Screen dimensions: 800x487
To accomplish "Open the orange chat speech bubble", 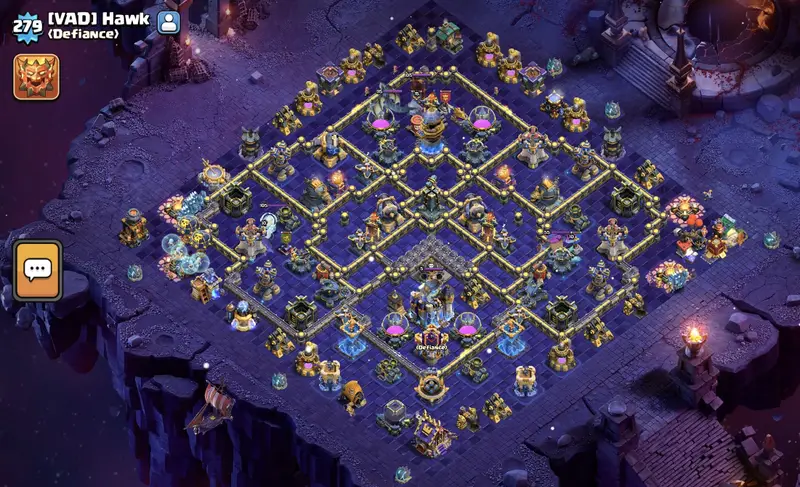I will (x=37, y=270).
